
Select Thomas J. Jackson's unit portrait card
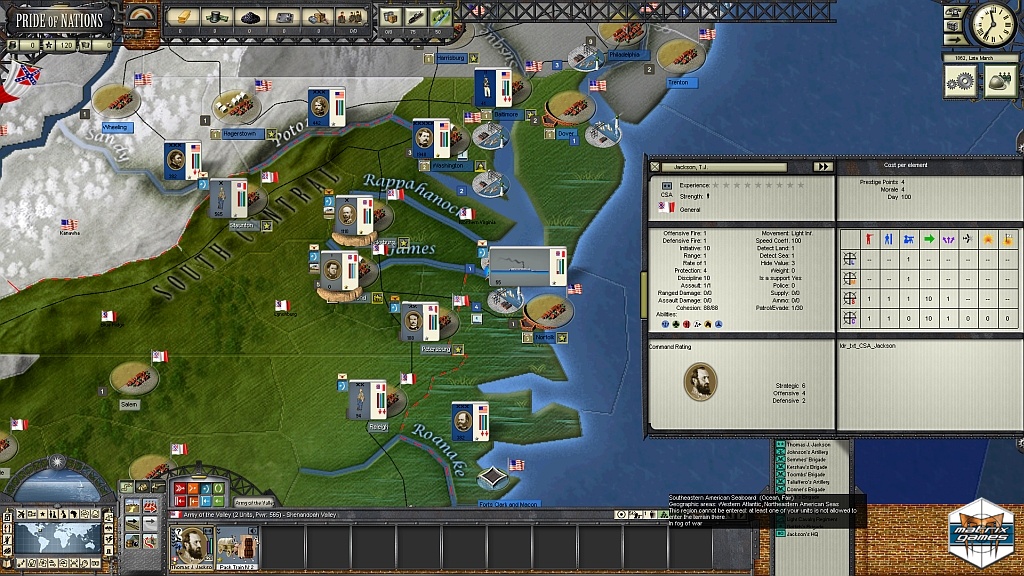190,546
